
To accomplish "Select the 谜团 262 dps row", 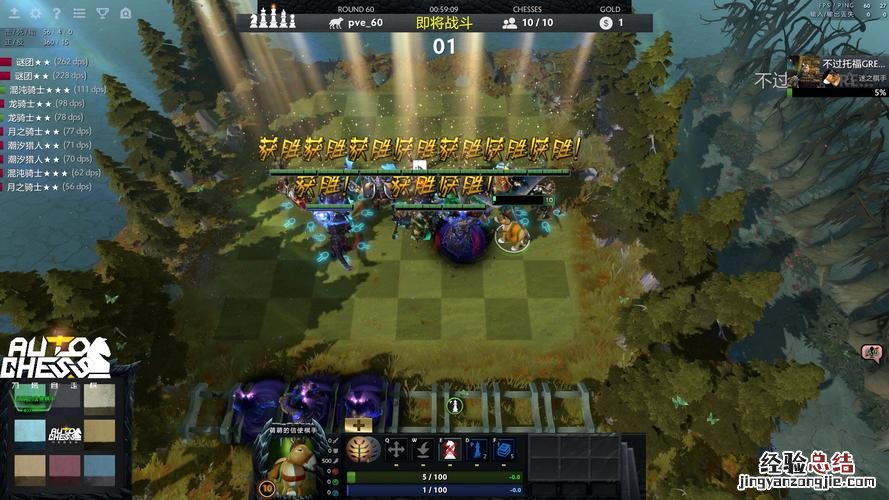I will (50, 62).
